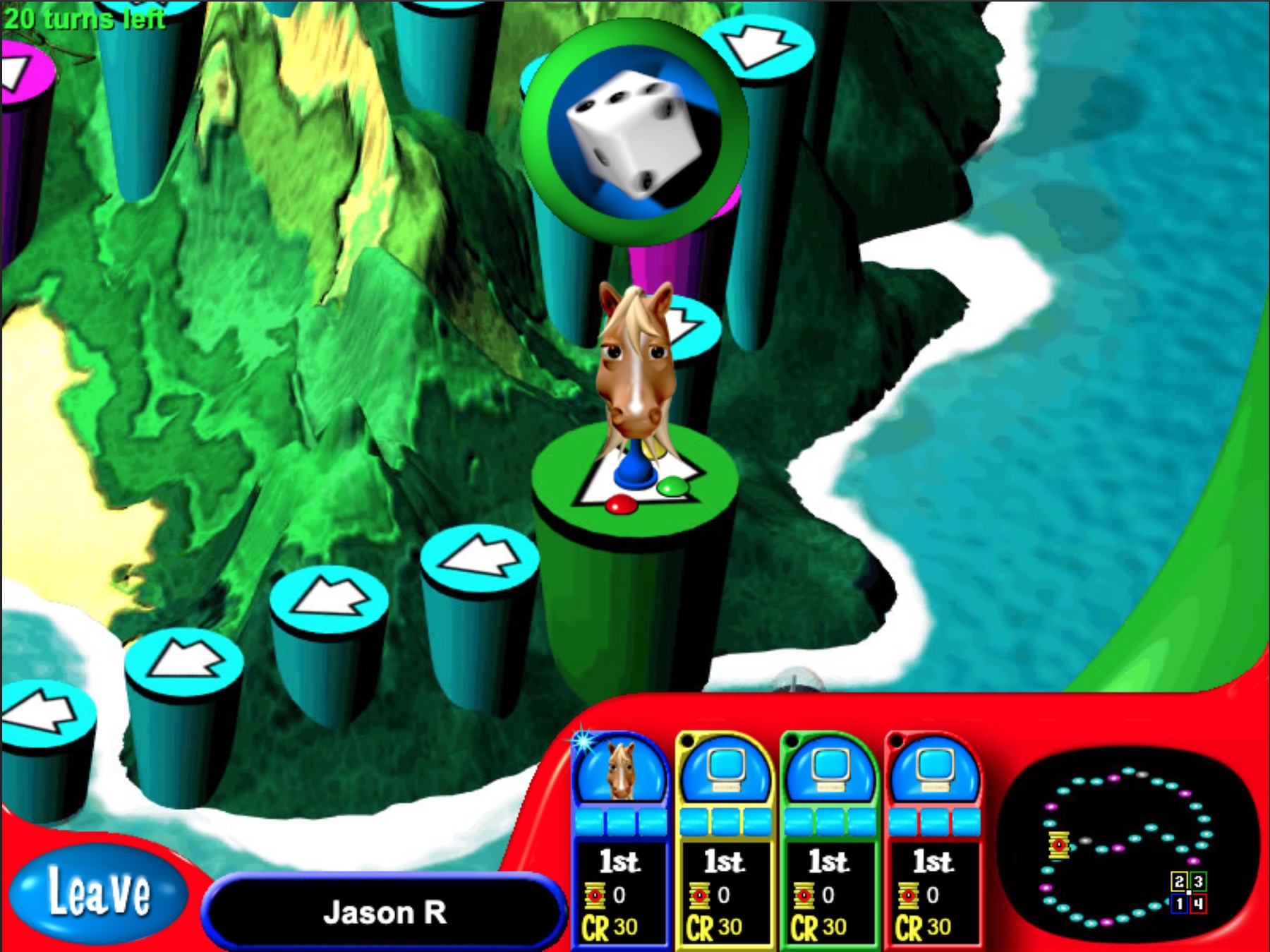Select the horse player portrait panel
The height and width of the screenshot is (952, 1270).
[x=620, y=840]
